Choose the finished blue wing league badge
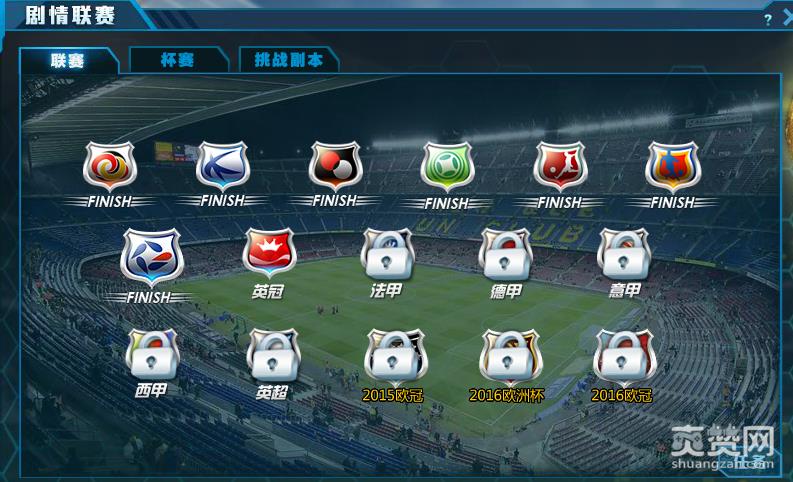Screen dimensions: 793x482 tap(222, 167)
